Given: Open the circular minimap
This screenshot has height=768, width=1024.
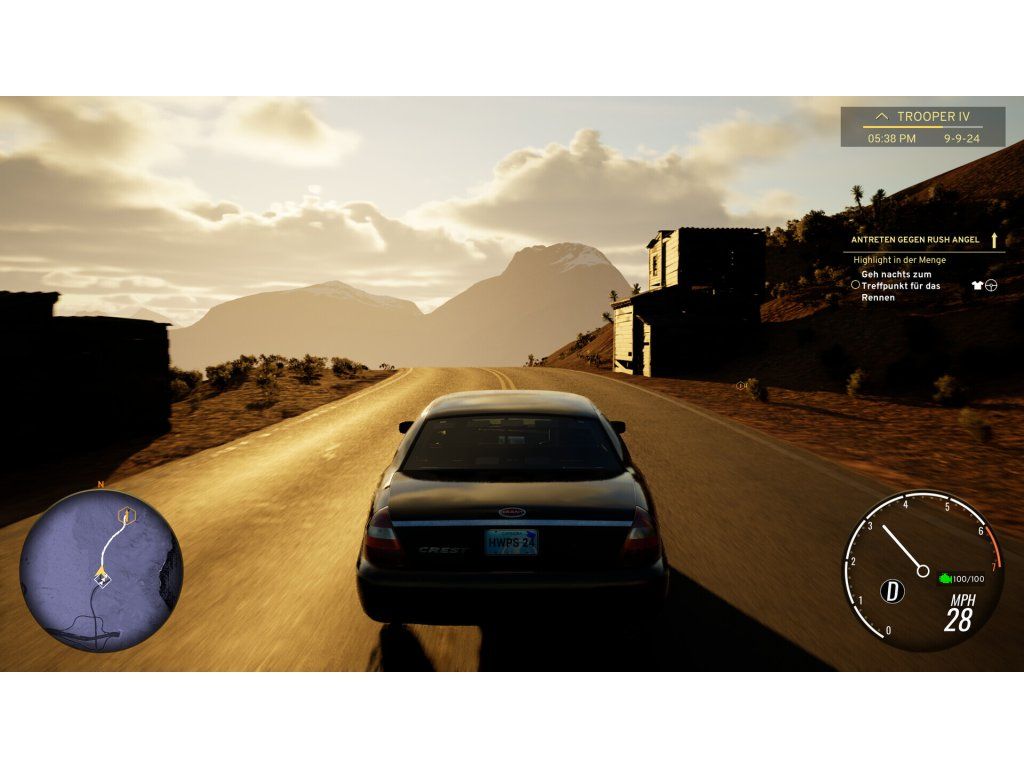Looking at the screenshot, I should [101, 571].
